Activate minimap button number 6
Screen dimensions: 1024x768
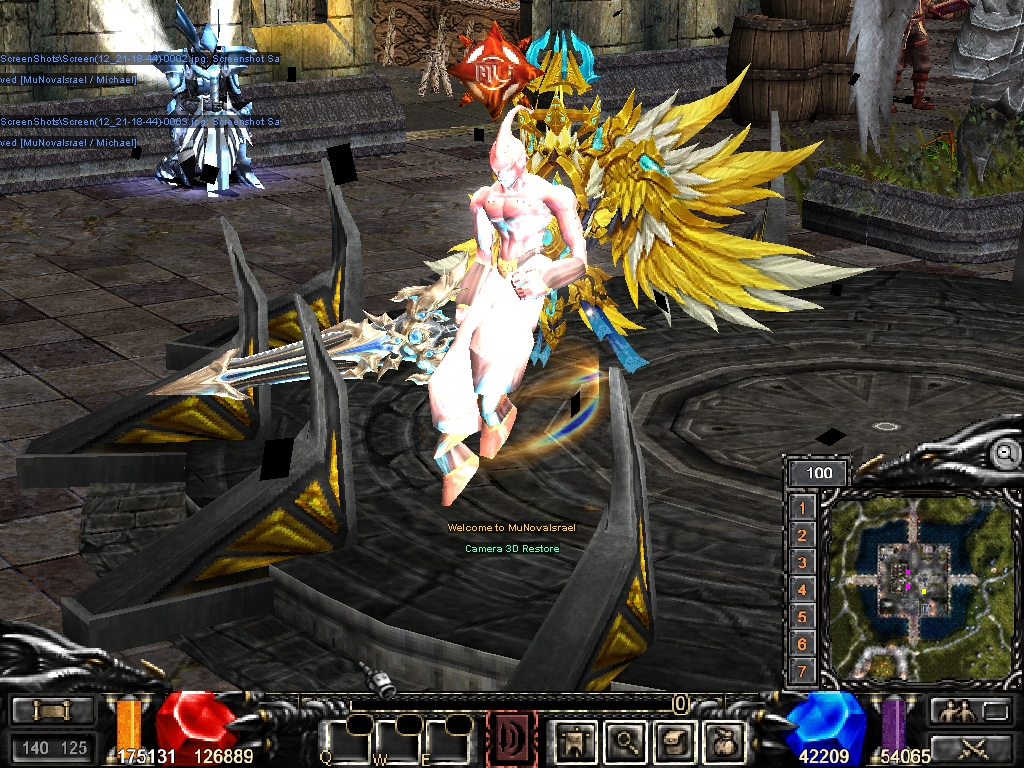pyautogui.click(x=802, y=643)
